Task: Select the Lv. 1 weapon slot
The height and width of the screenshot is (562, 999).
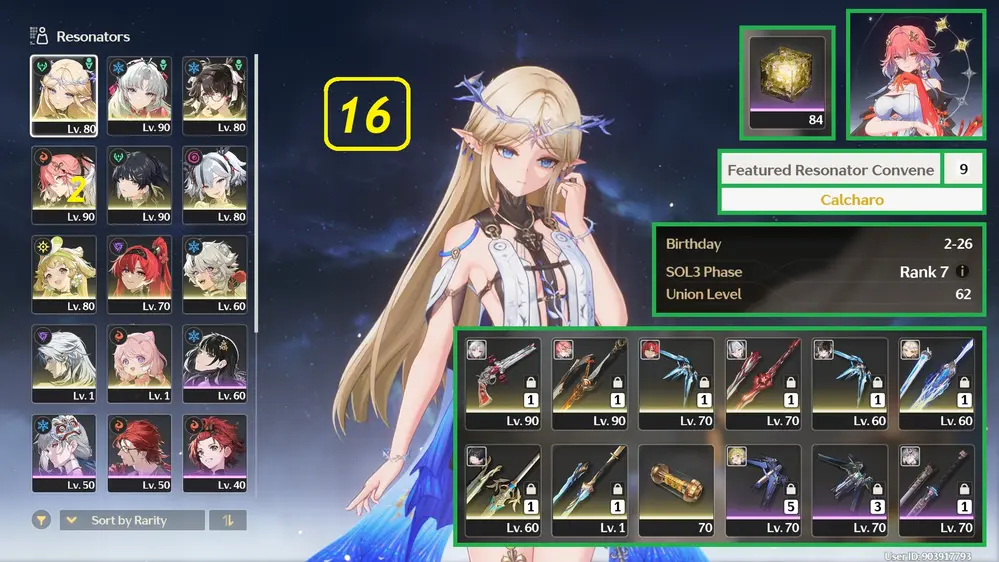Action: pos(590,490)
